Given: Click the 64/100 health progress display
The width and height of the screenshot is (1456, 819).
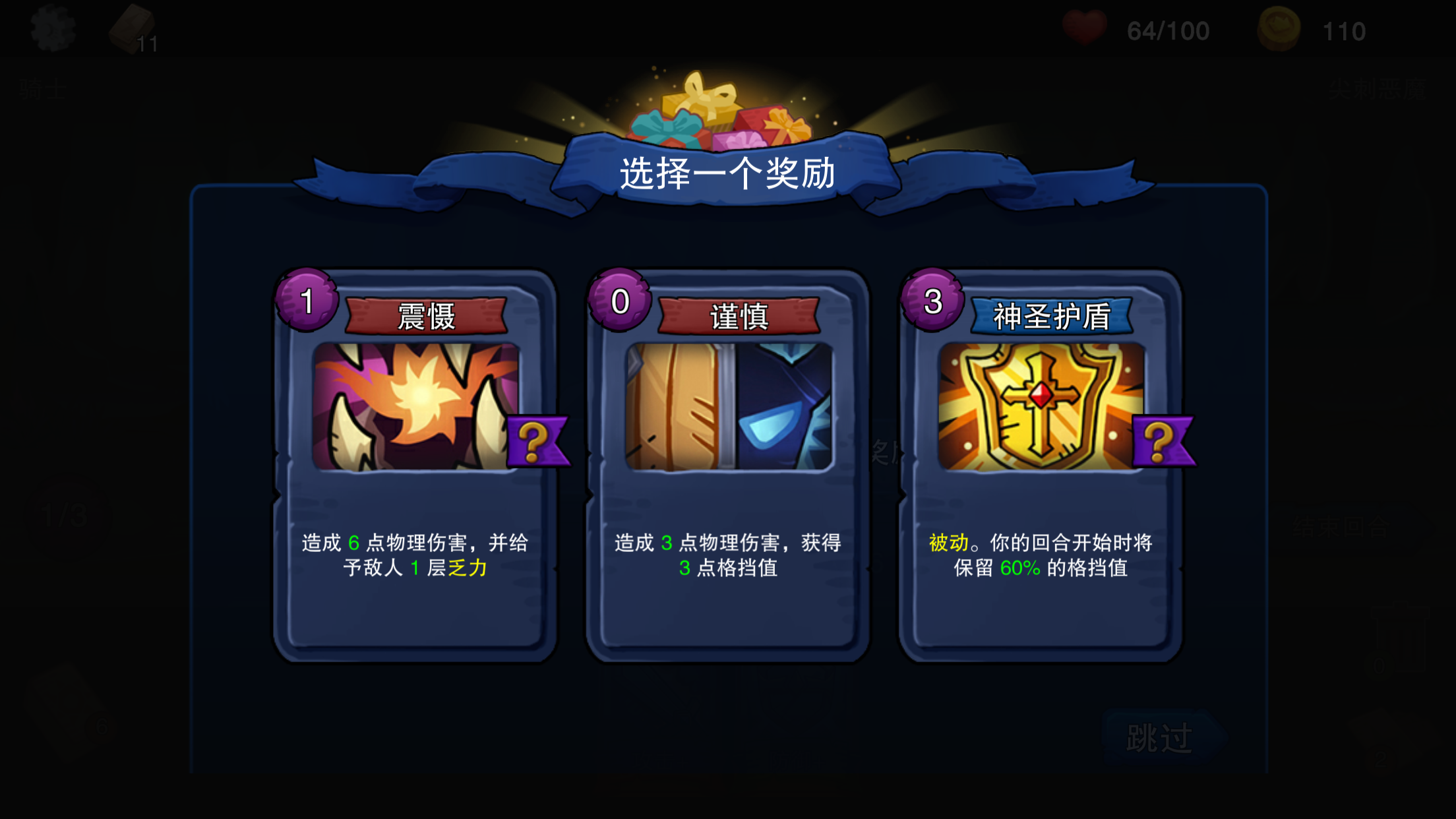Looking at the screenshot, I should tap(1167, 28).
